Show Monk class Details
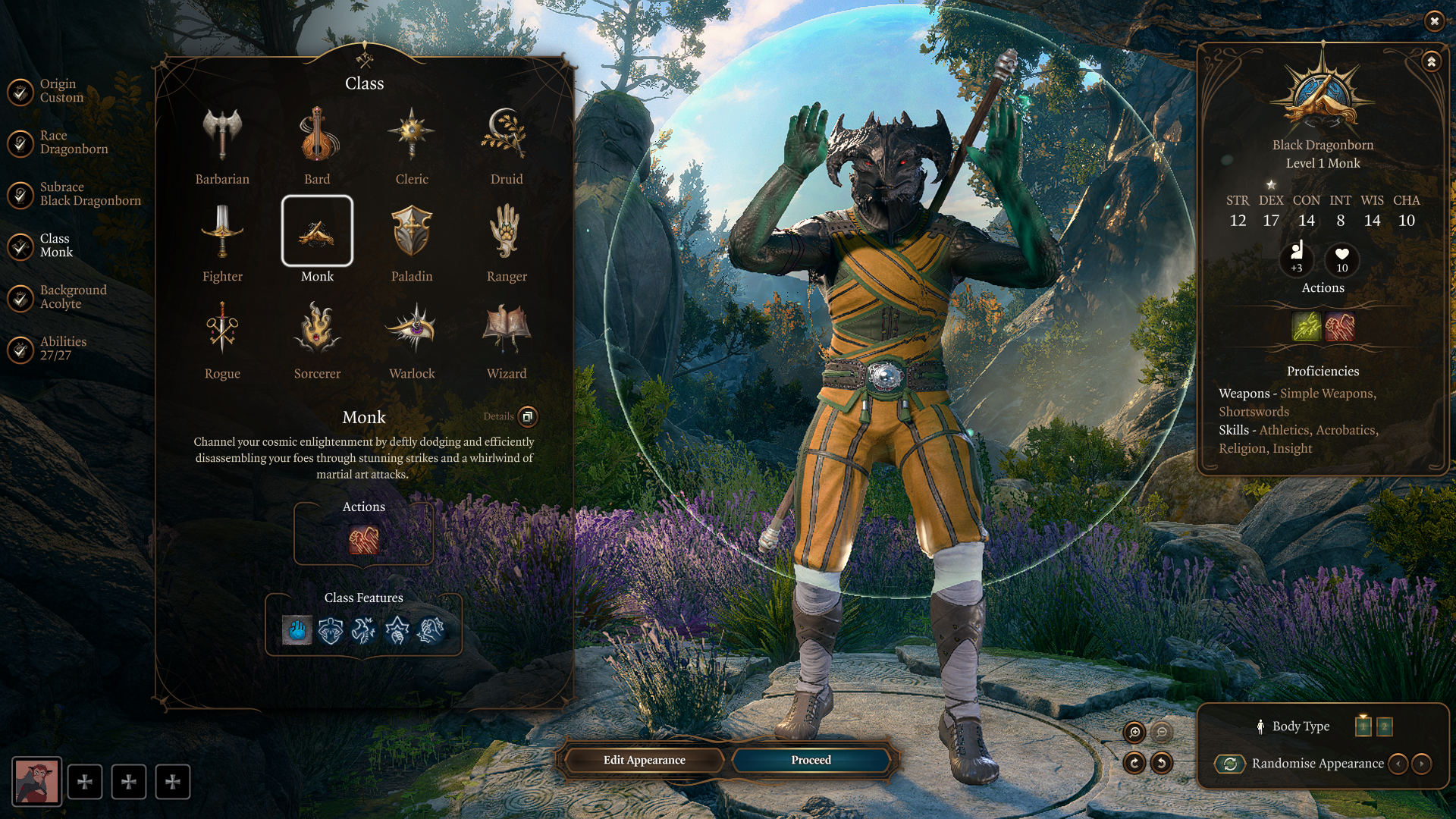 pyautogui.click(x=528, y=416)
